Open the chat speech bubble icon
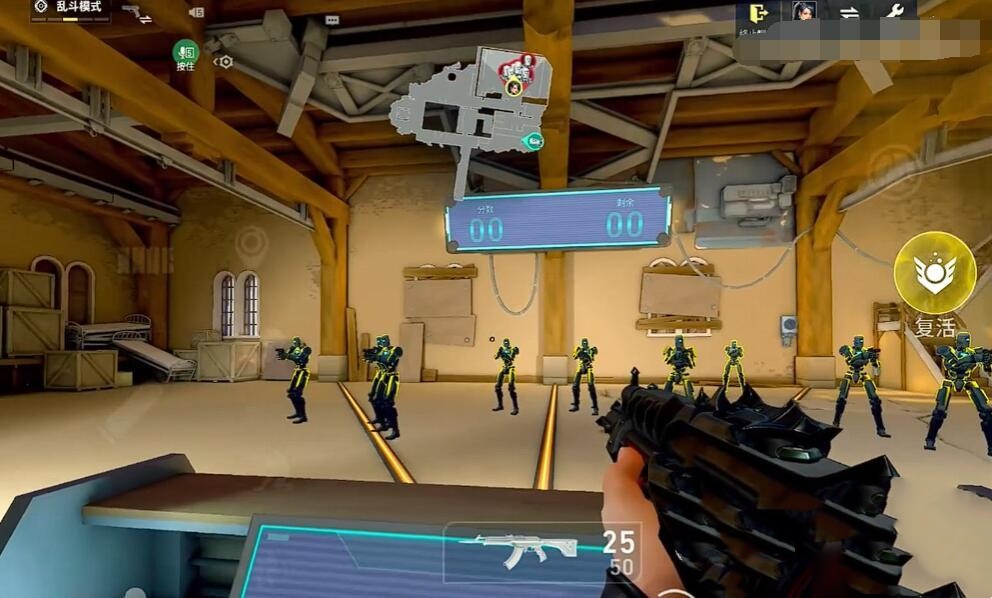992x598 pixels. pos(332,19)
